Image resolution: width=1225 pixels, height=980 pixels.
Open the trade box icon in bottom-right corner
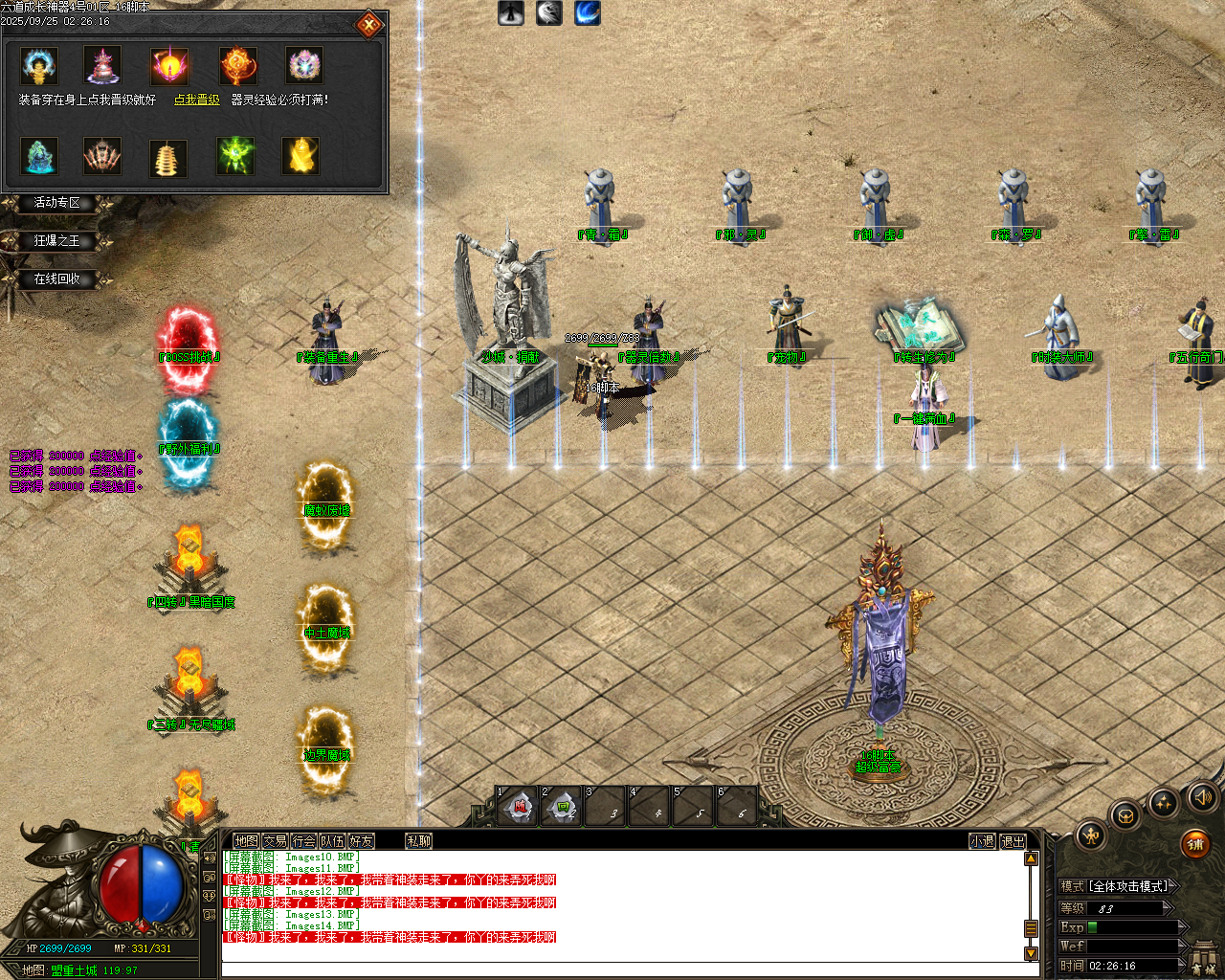point(1126,816)
